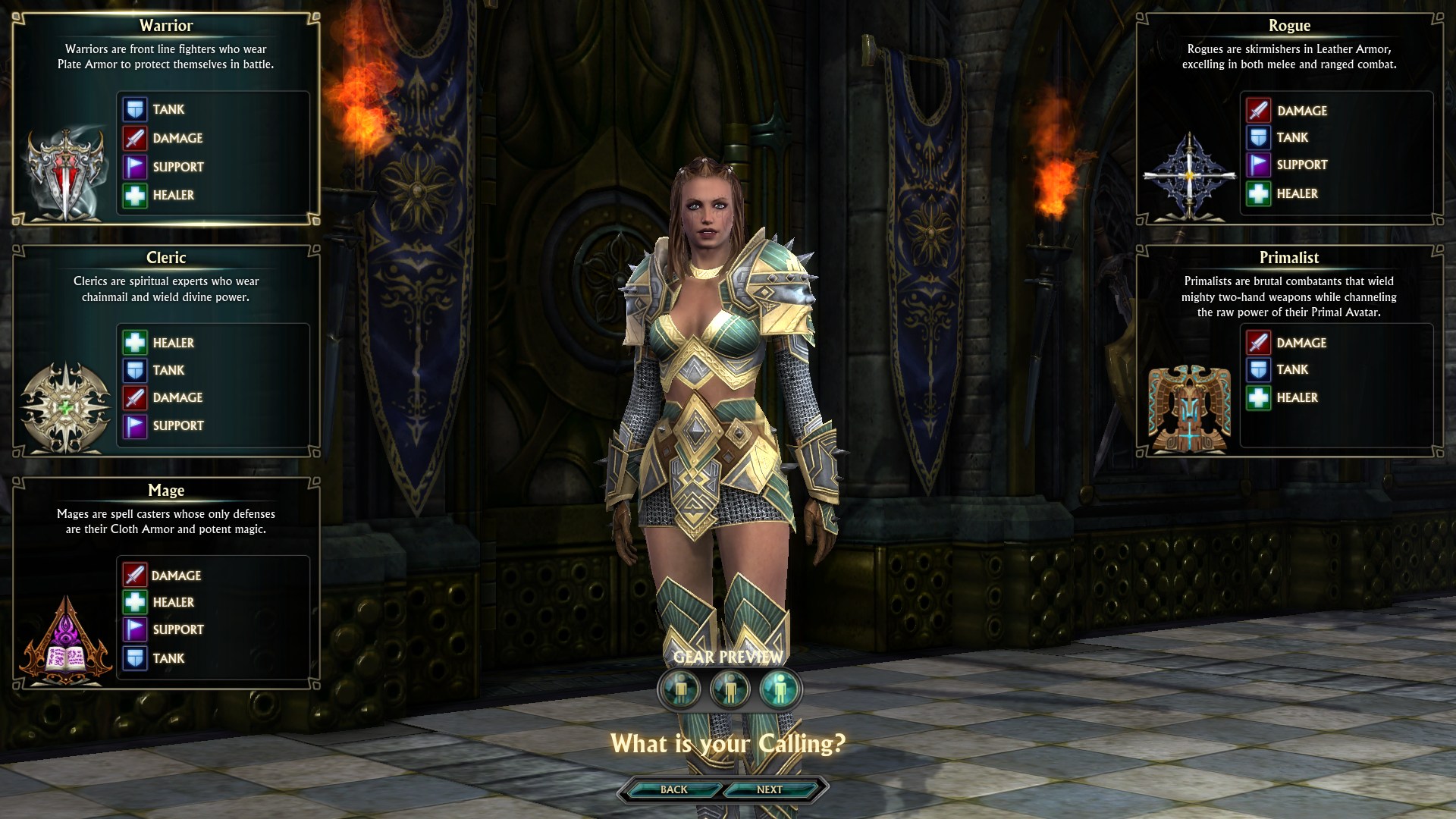
Task: Select the Cleric calling panel
Action: coord(165,350)
